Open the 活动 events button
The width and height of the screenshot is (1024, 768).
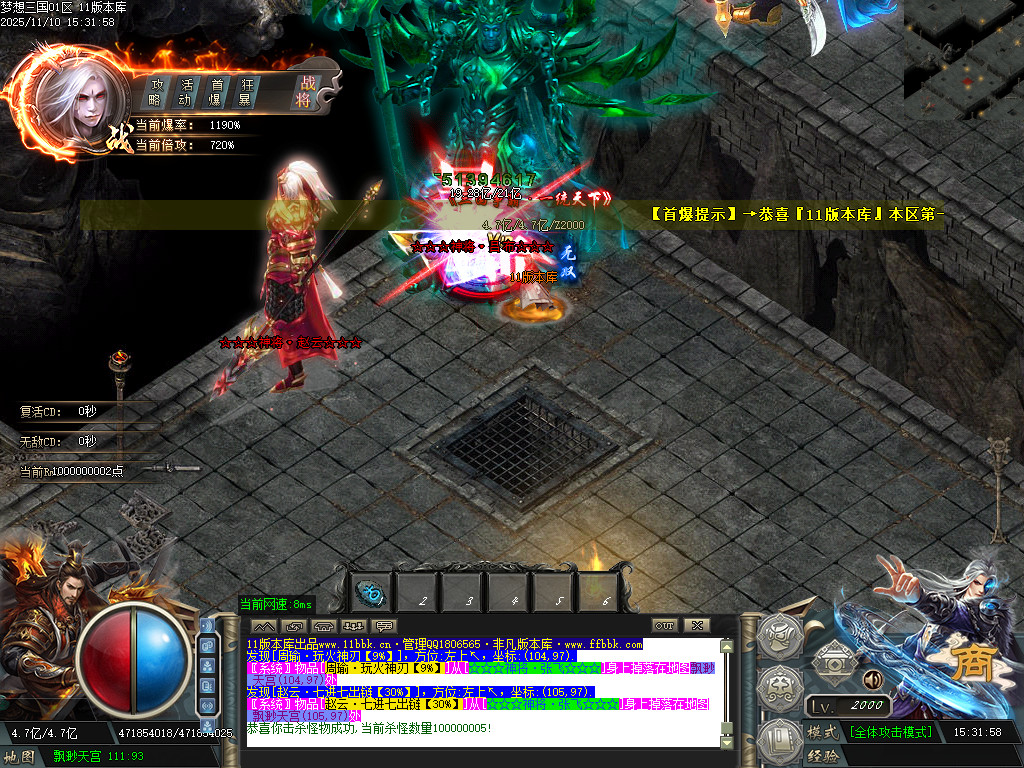click(x=185, y=91)
